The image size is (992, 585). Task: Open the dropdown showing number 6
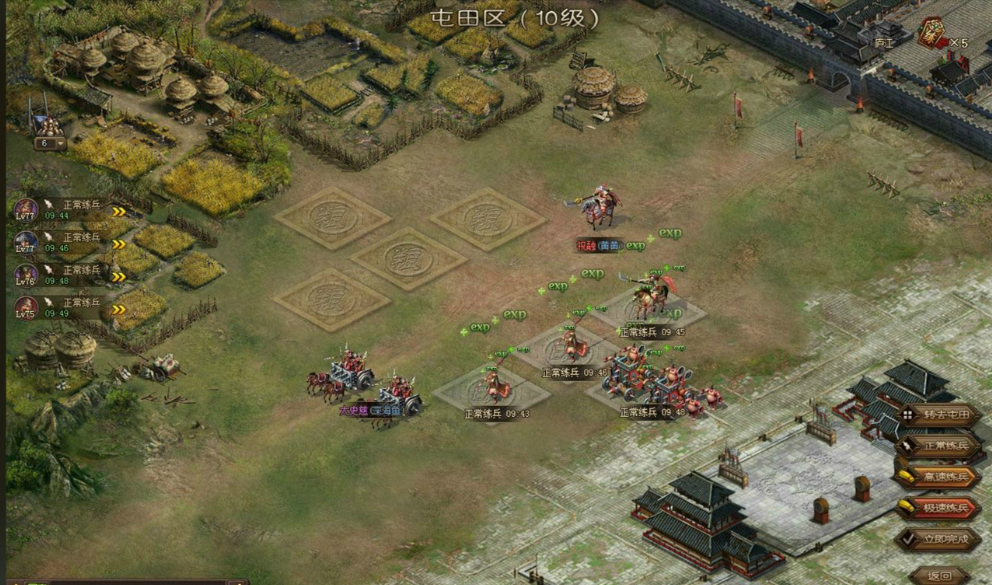point(49,143)
